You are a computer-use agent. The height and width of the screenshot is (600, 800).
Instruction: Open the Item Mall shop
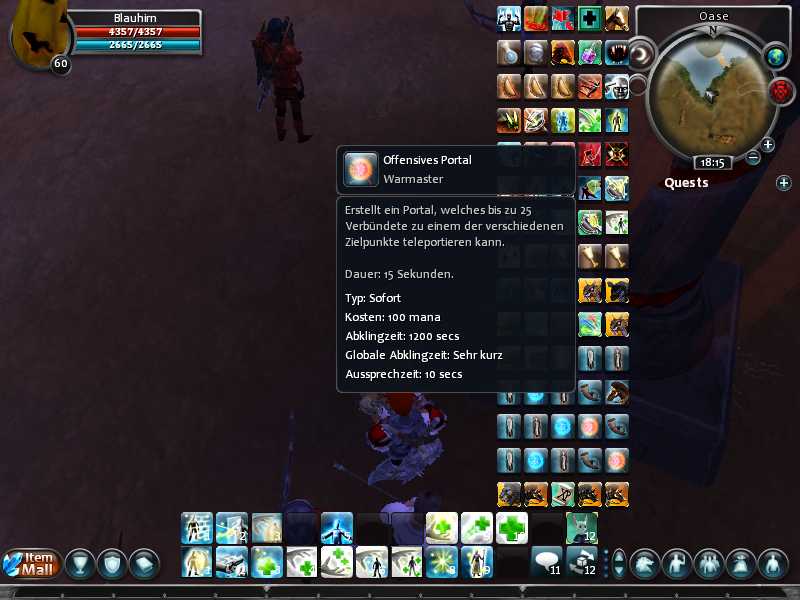[x=33, y=563]
